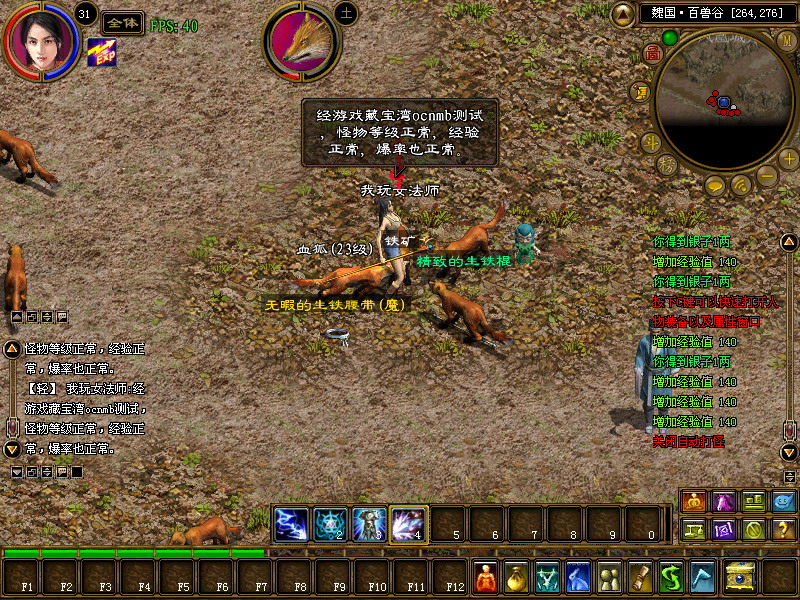Click the 全体 button beside the player portrait
The height and width of the screenshot is (600, 800).
click(122, 23)
